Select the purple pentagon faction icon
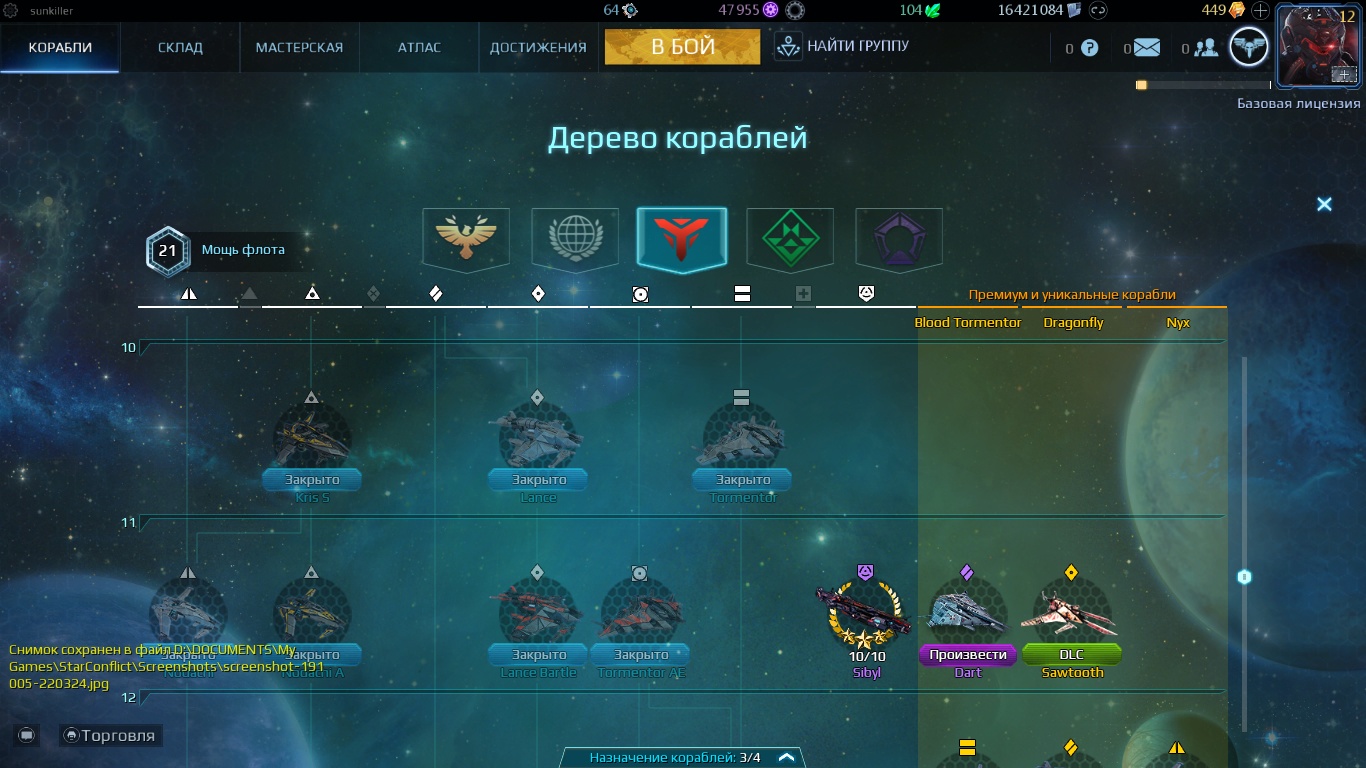Screen dimensions: 1366x768 click(898, 237)
